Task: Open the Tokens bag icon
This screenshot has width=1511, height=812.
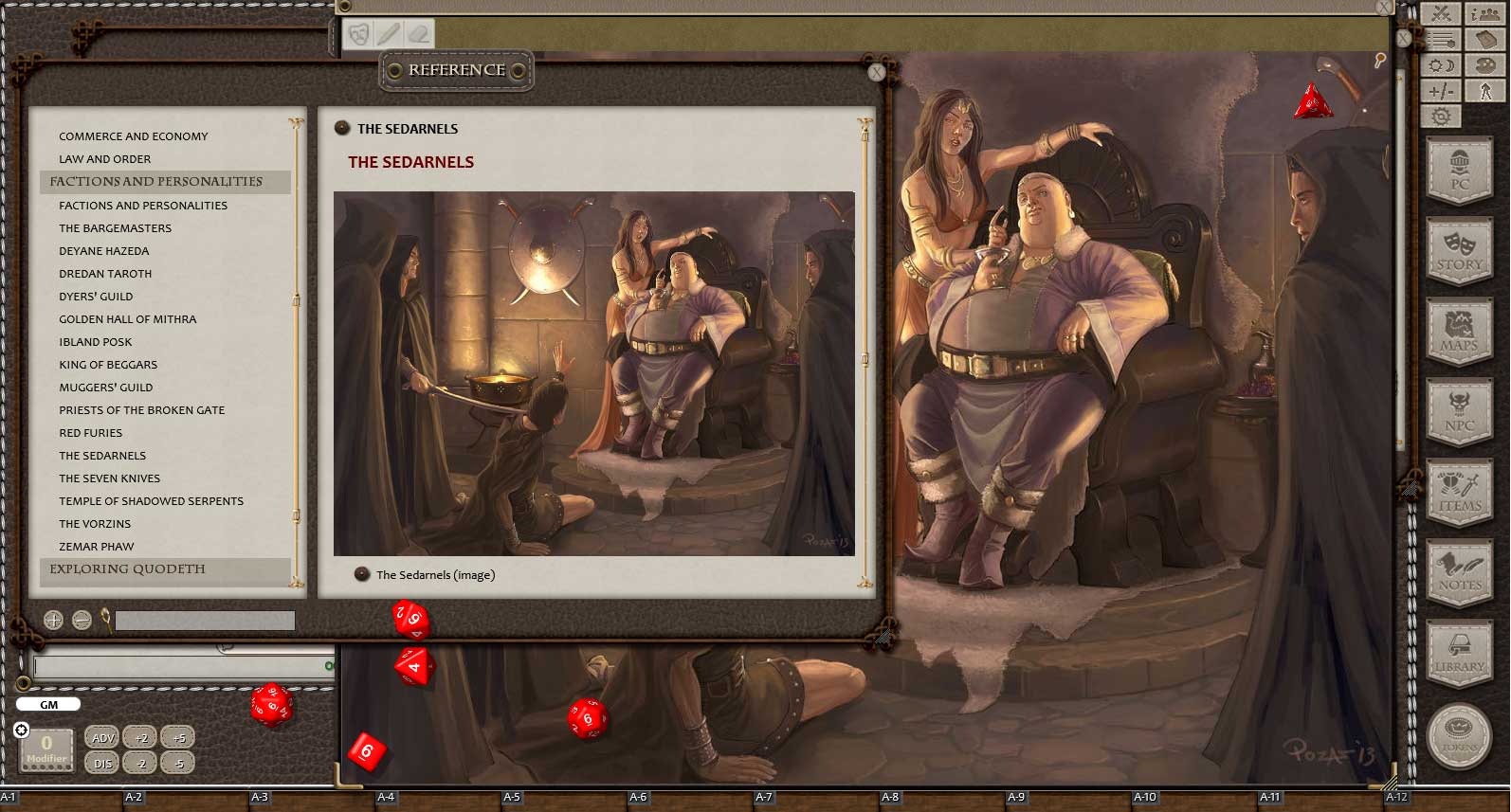Action: 1460,736
